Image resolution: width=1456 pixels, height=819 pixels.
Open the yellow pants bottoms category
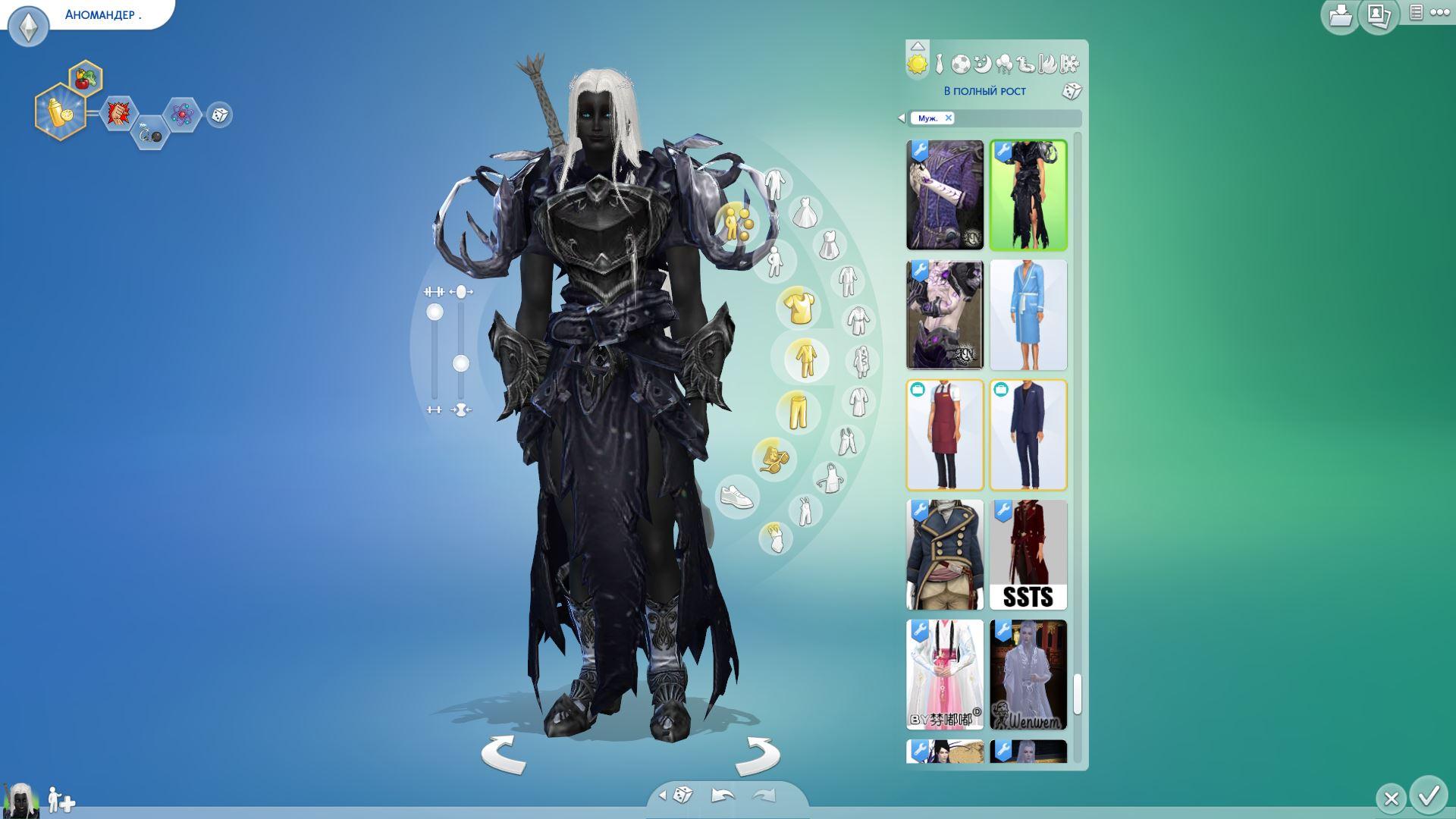[x=797, y=410]
